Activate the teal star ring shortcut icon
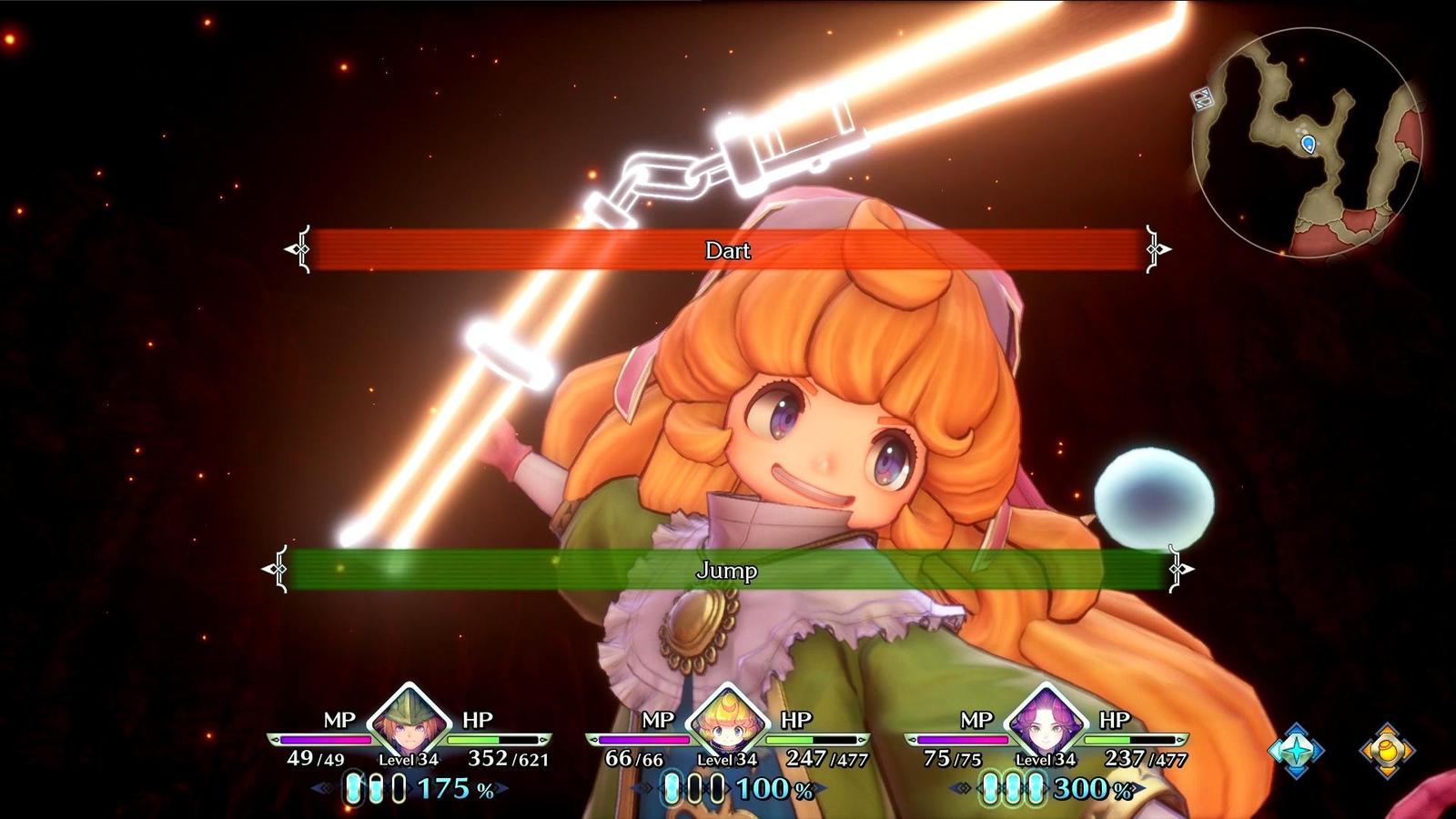The height and width of the screenshot is (819, 1456). [x=1296, y=750]
